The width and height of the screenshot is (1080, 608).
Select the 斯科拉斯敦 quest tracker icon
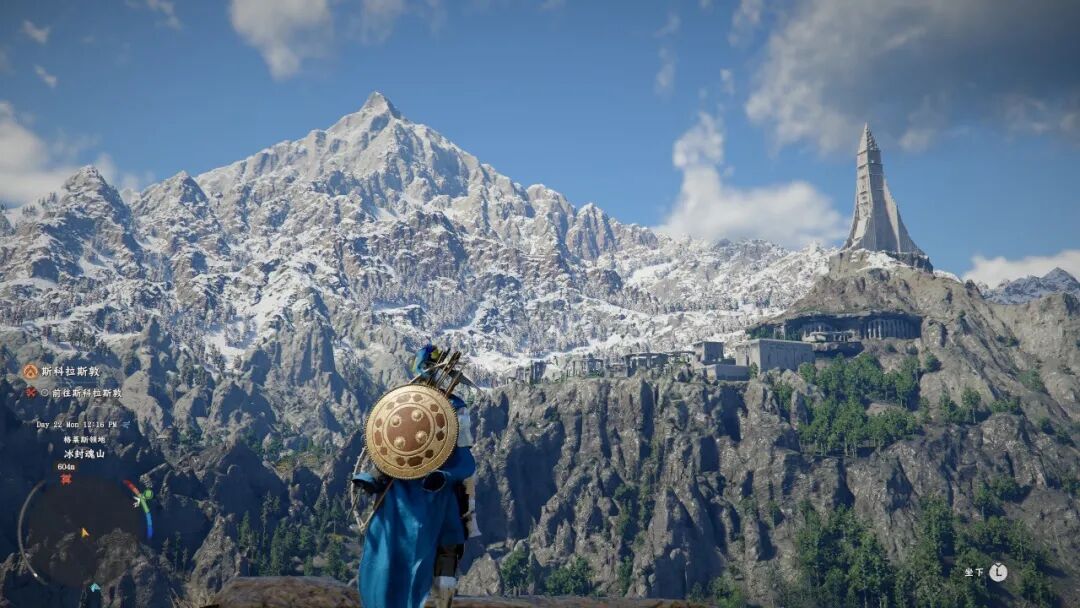click(x=31, y=371)
